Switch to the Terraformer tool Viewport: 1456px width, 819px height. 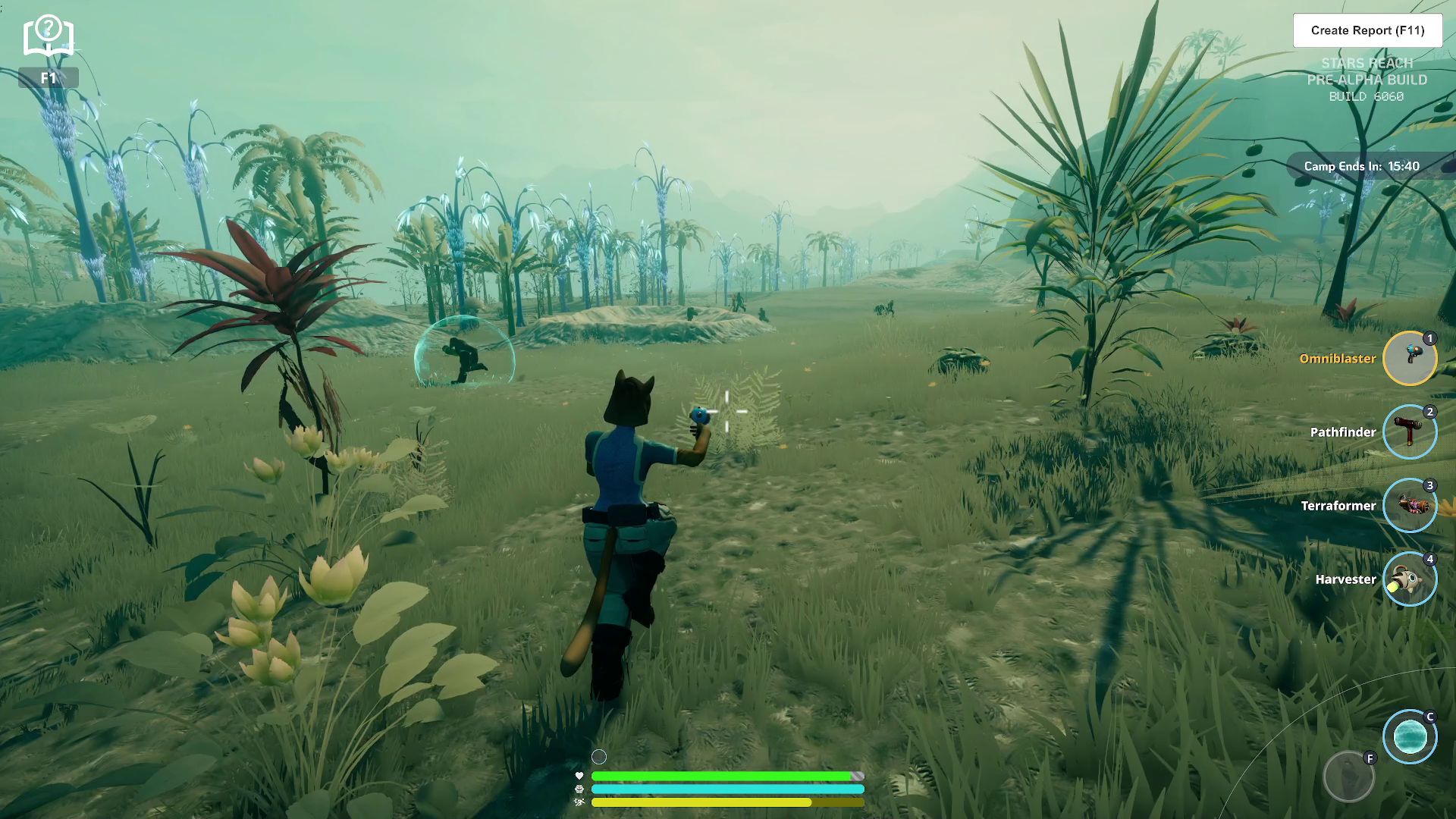(x=1410, y=505)
